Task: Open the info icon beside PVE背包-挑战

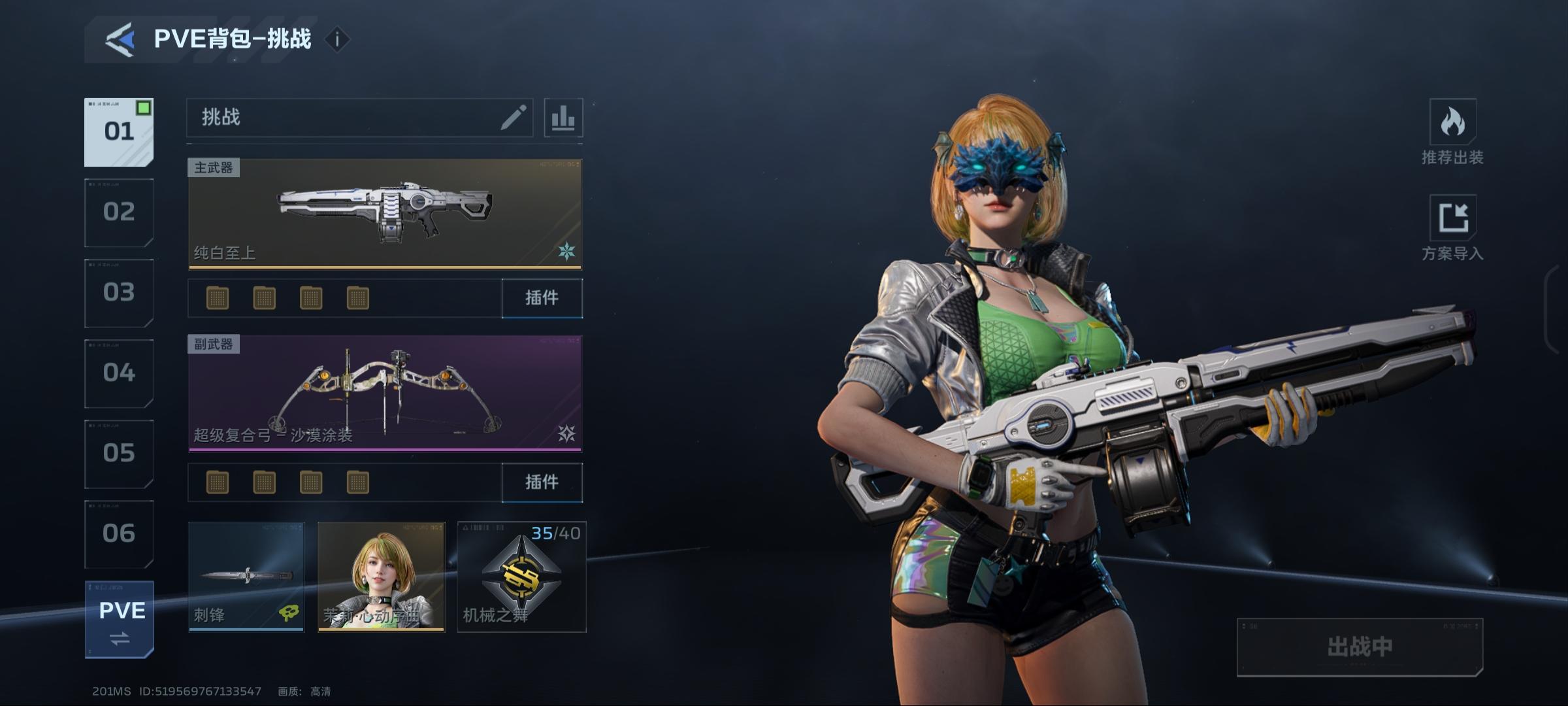Action: [x=337, y=40]
